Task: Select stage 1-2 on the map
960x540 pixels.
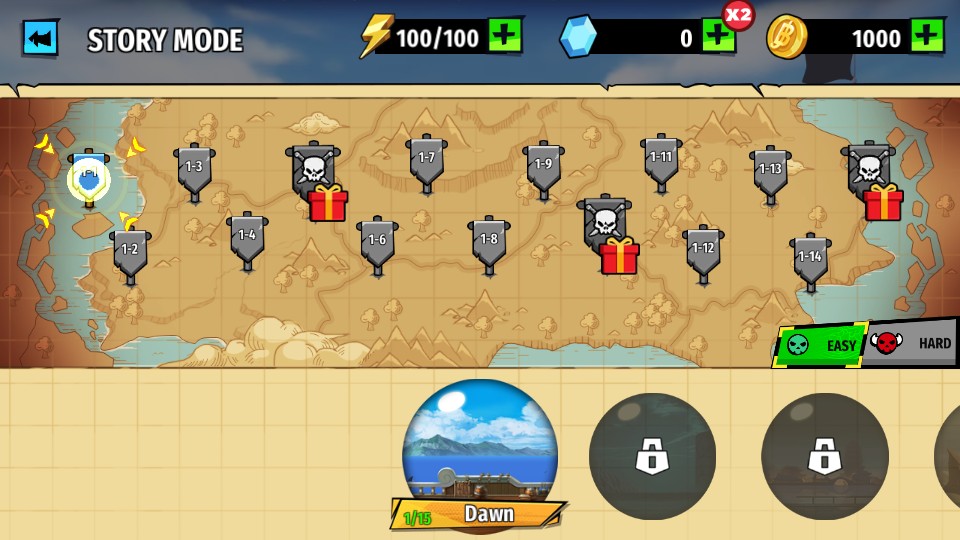Action: pos(130,251)
